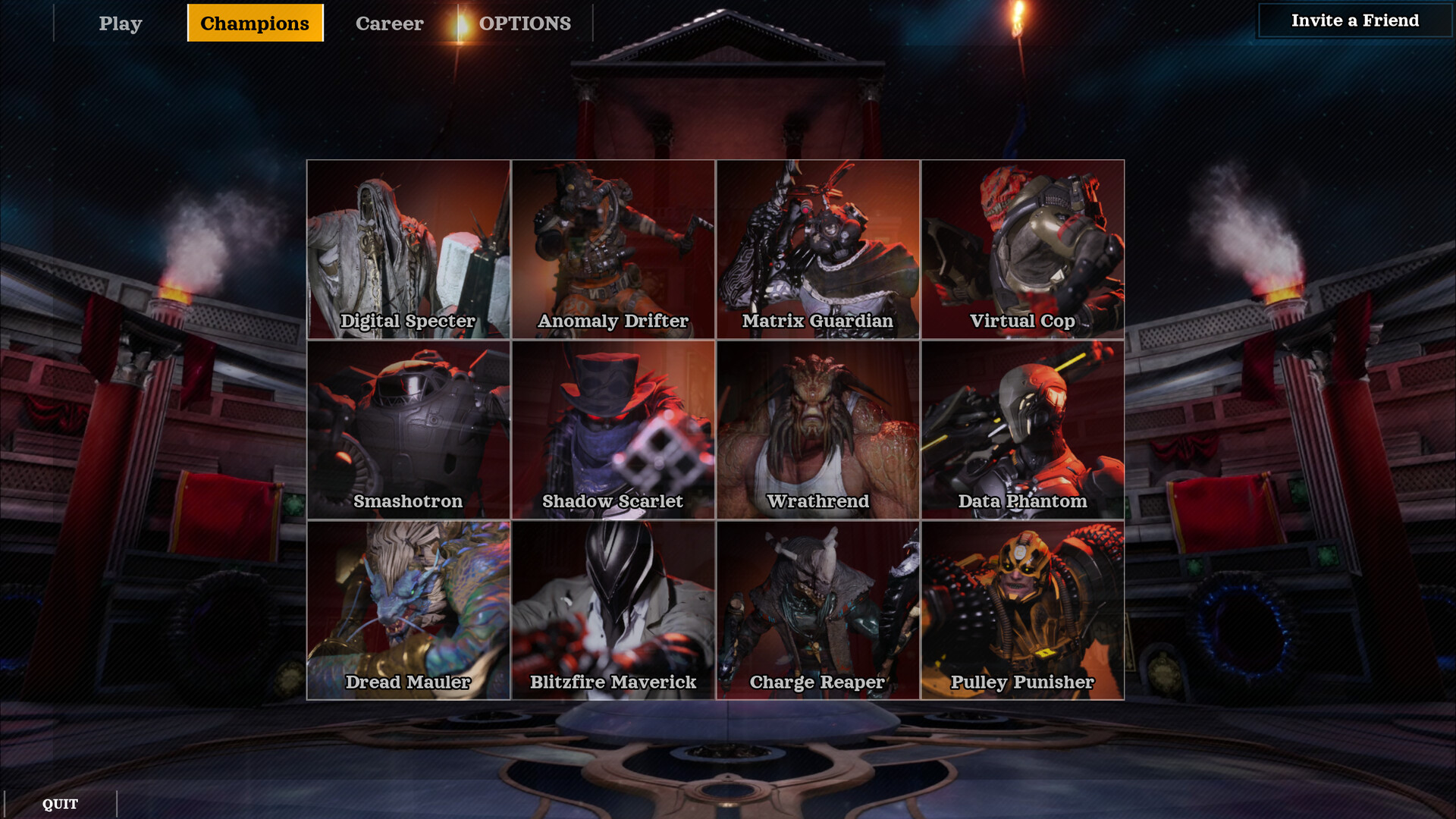This screenshot has width=1456, height=819.
Task: Select the Blitzfire Maverick champion
Action: [x=613, y=610]
